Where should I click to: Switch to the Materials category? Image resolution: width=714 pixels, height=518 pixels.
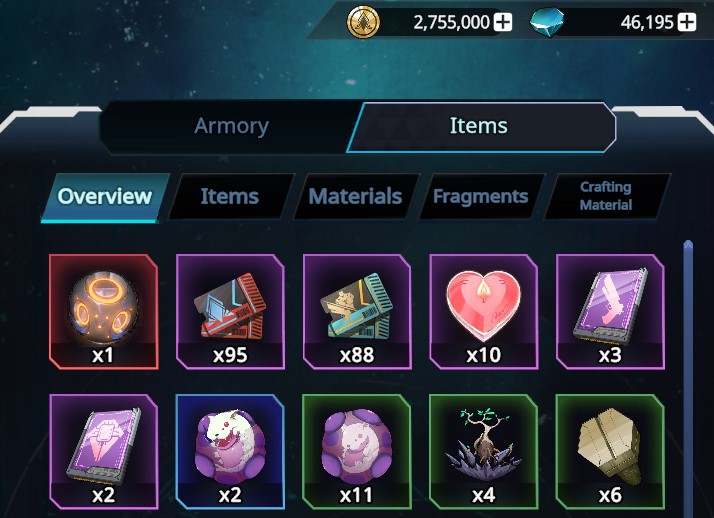[355, 197]
